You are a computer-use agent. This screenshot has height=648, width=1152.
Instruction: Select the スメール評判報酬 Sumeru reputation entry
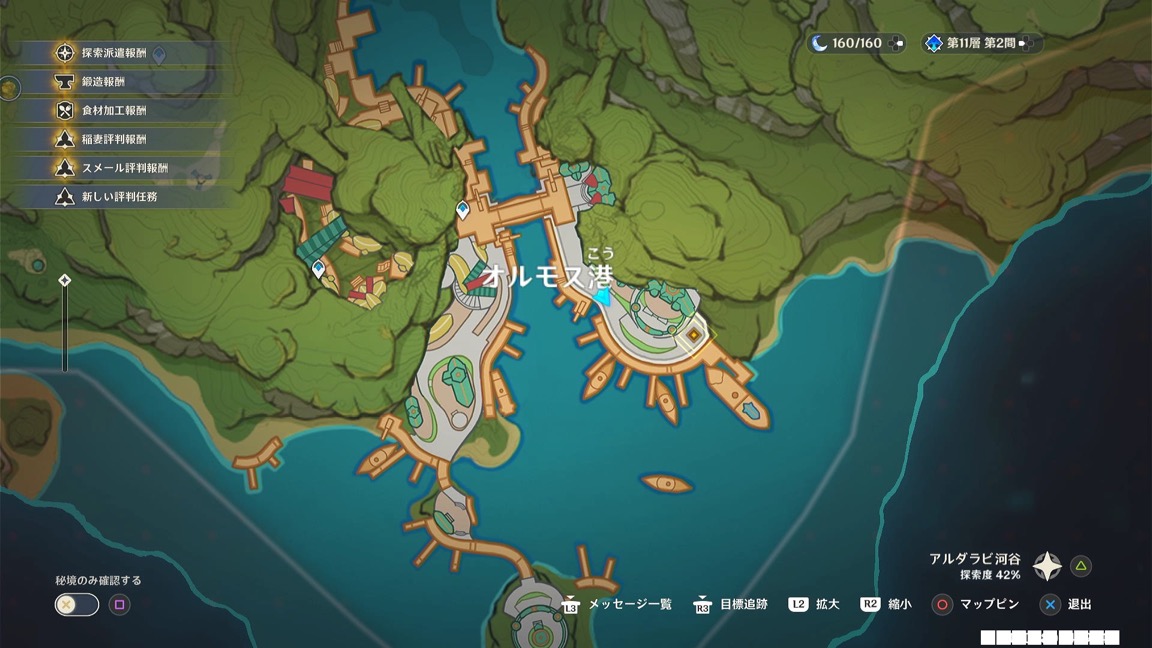click(x=124, y=168)
